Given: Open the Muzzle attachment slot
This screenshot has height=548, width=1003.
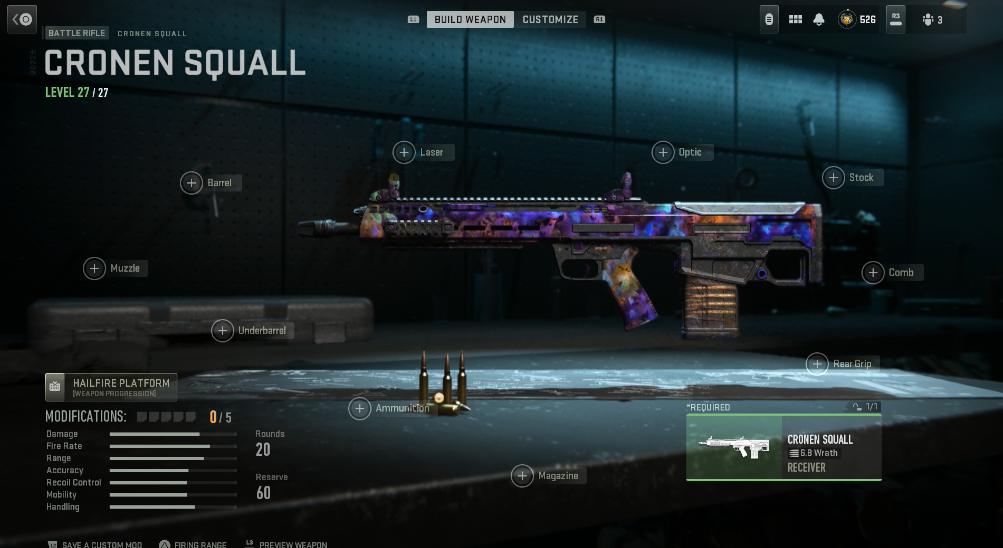Looking at the screenshot, I should (94, 268).
